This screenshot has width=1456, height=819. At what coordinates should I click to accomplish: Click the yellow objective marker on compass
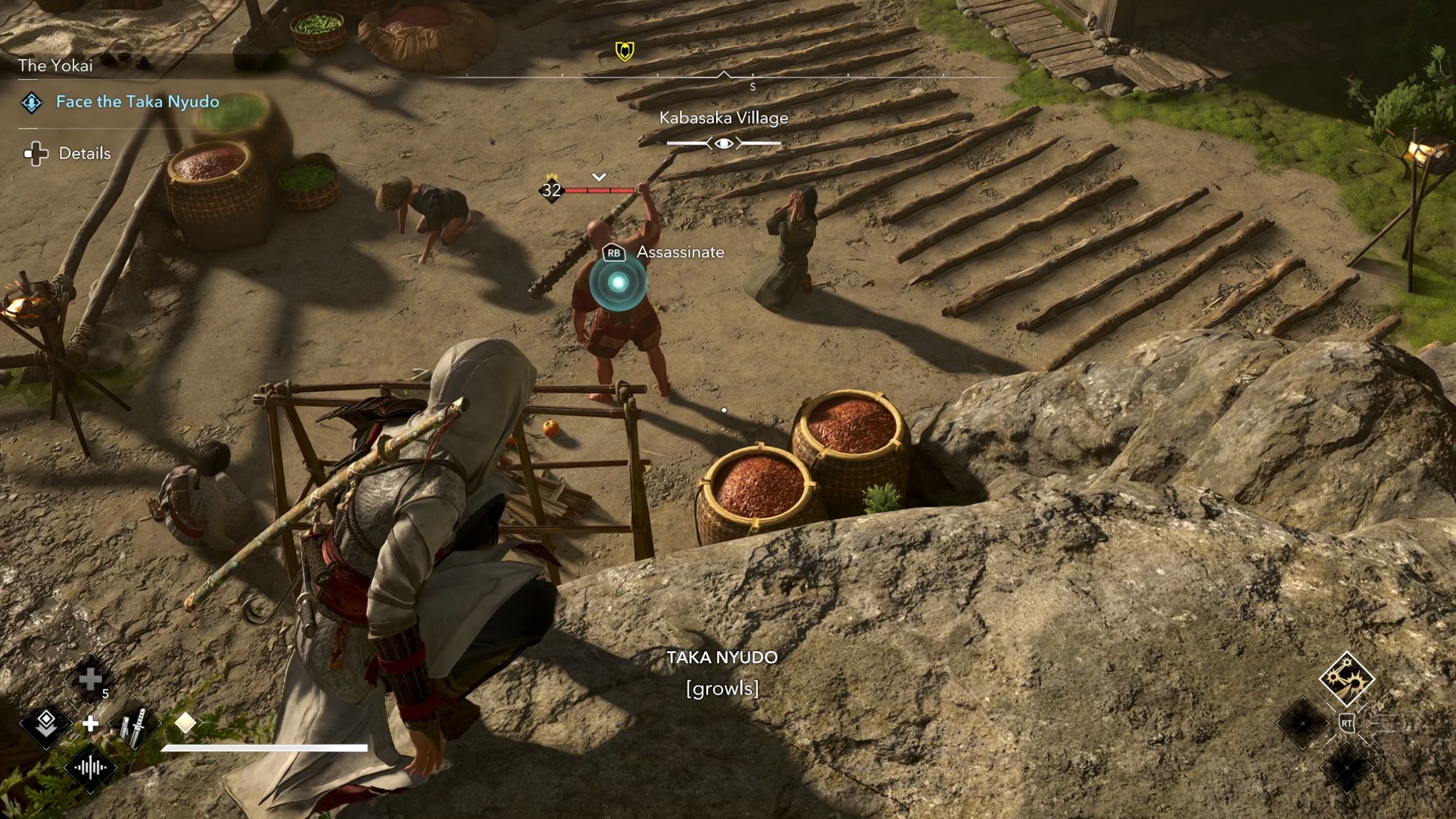pos(624,51)
